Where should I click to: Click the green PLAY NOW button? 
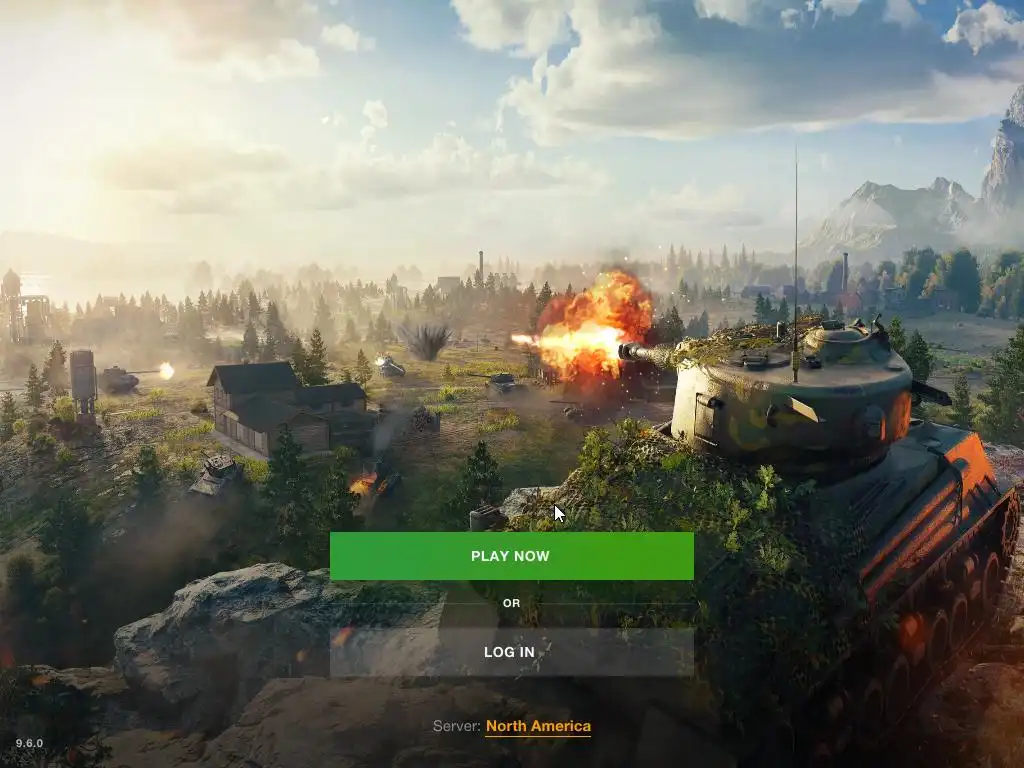[511, 556]
